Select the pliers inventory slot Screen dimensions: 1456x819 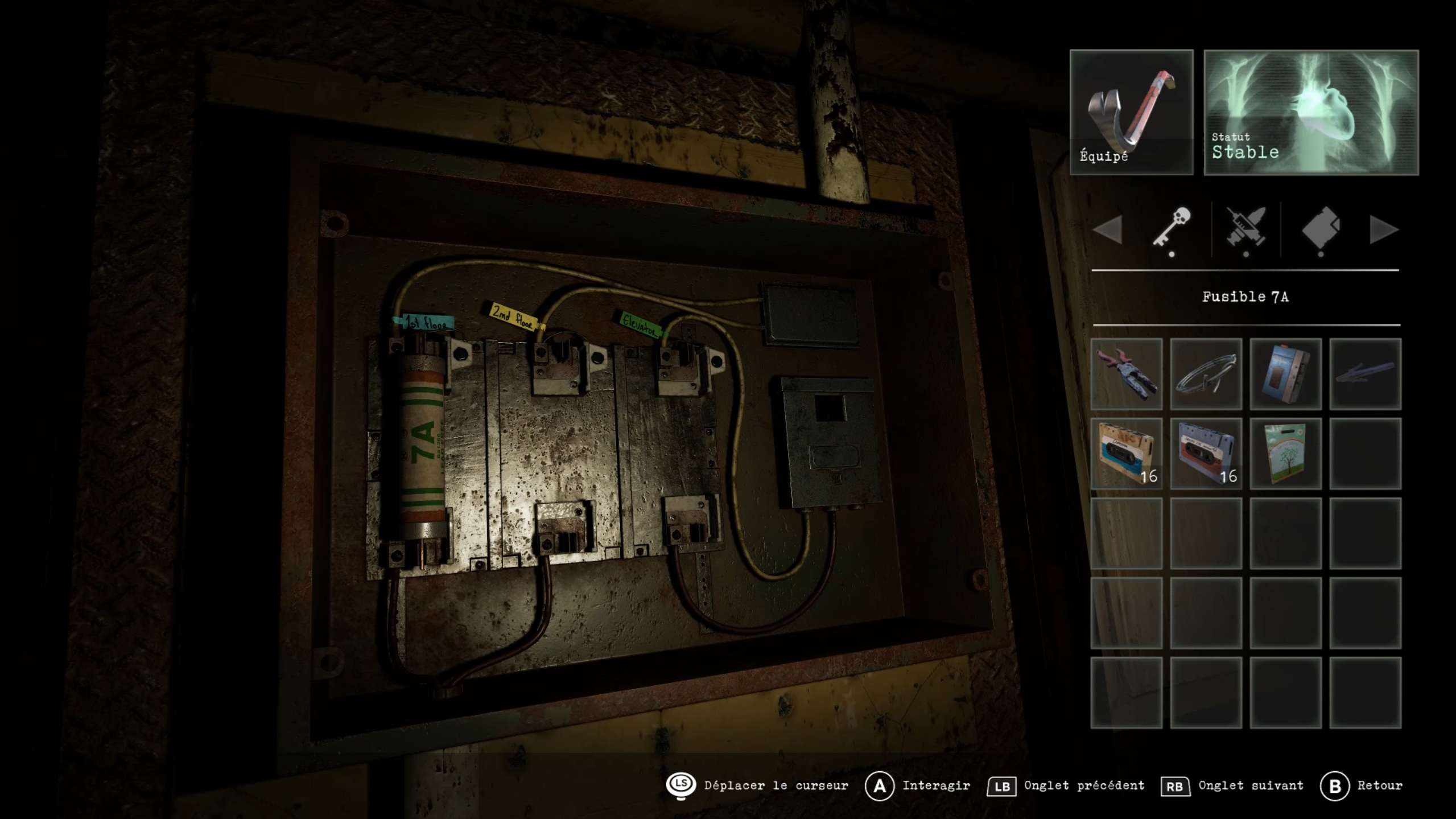pos(1126,374)
